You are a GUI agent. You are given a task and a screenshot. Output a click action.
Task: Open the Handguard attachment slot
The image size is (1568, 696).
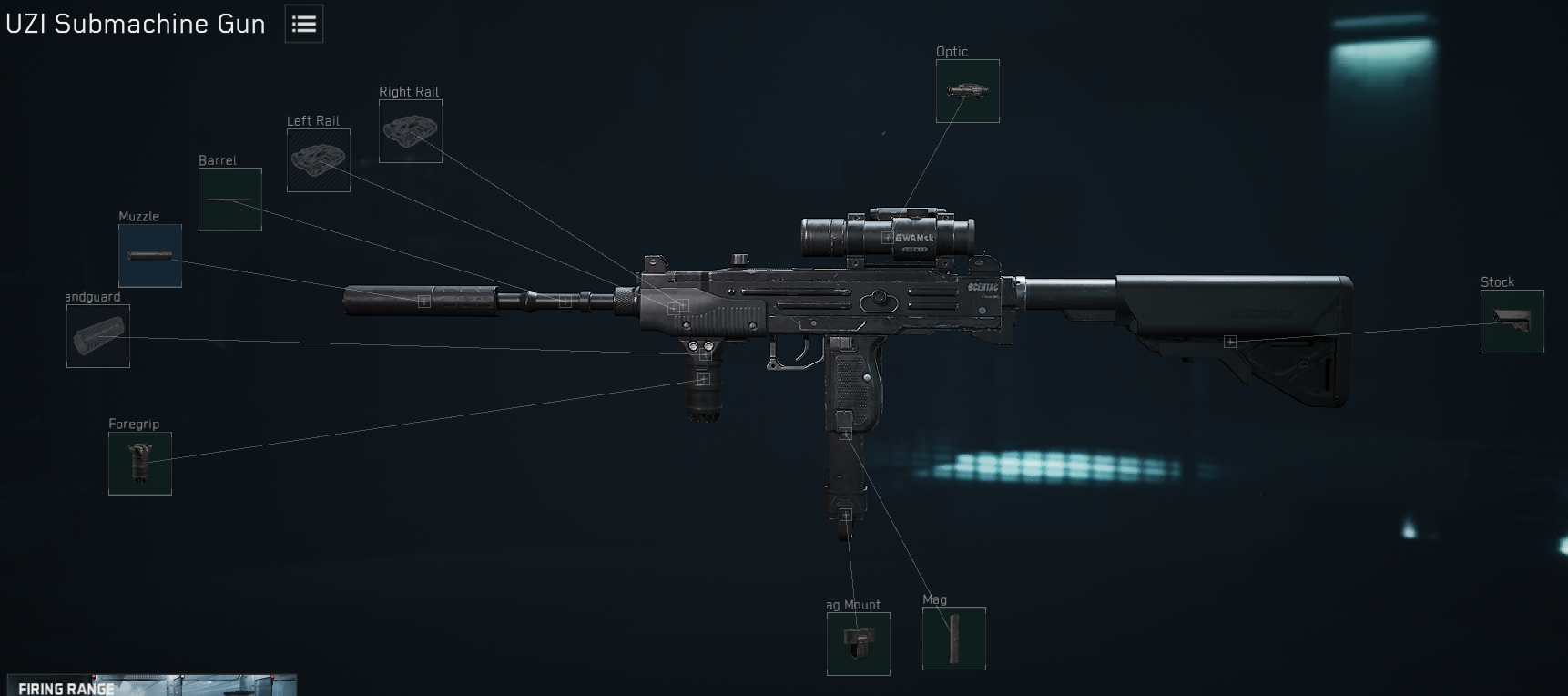(97, 336)
